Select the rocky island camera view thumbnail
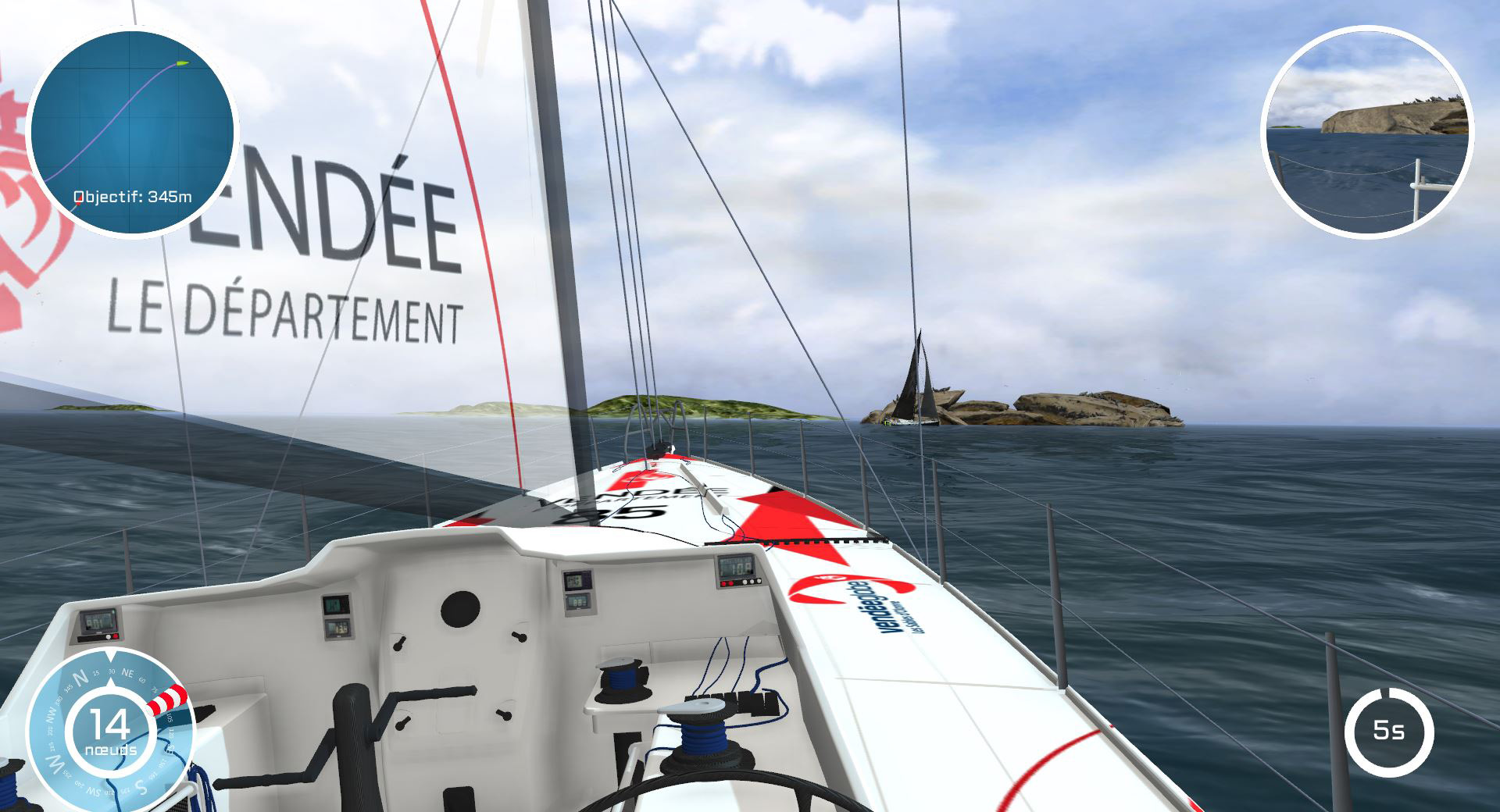1500x812 pixels. [x=1366, y=131]
